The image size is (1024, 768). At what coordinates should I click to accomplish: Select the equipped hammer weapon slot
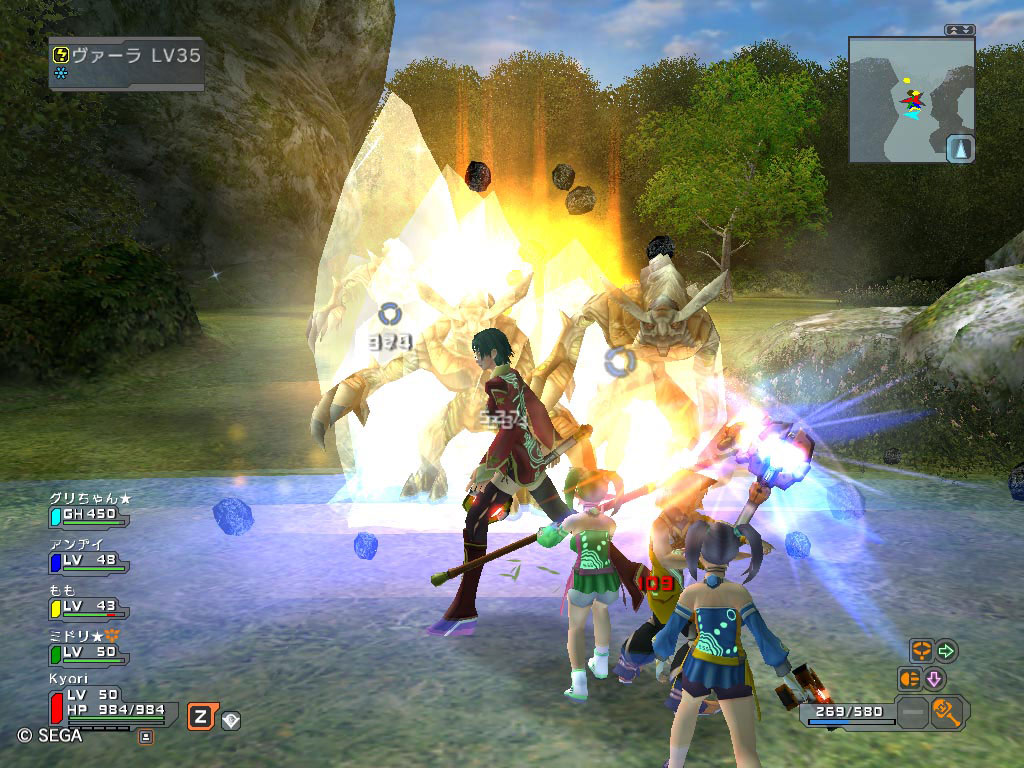click(x=945, y=713)
